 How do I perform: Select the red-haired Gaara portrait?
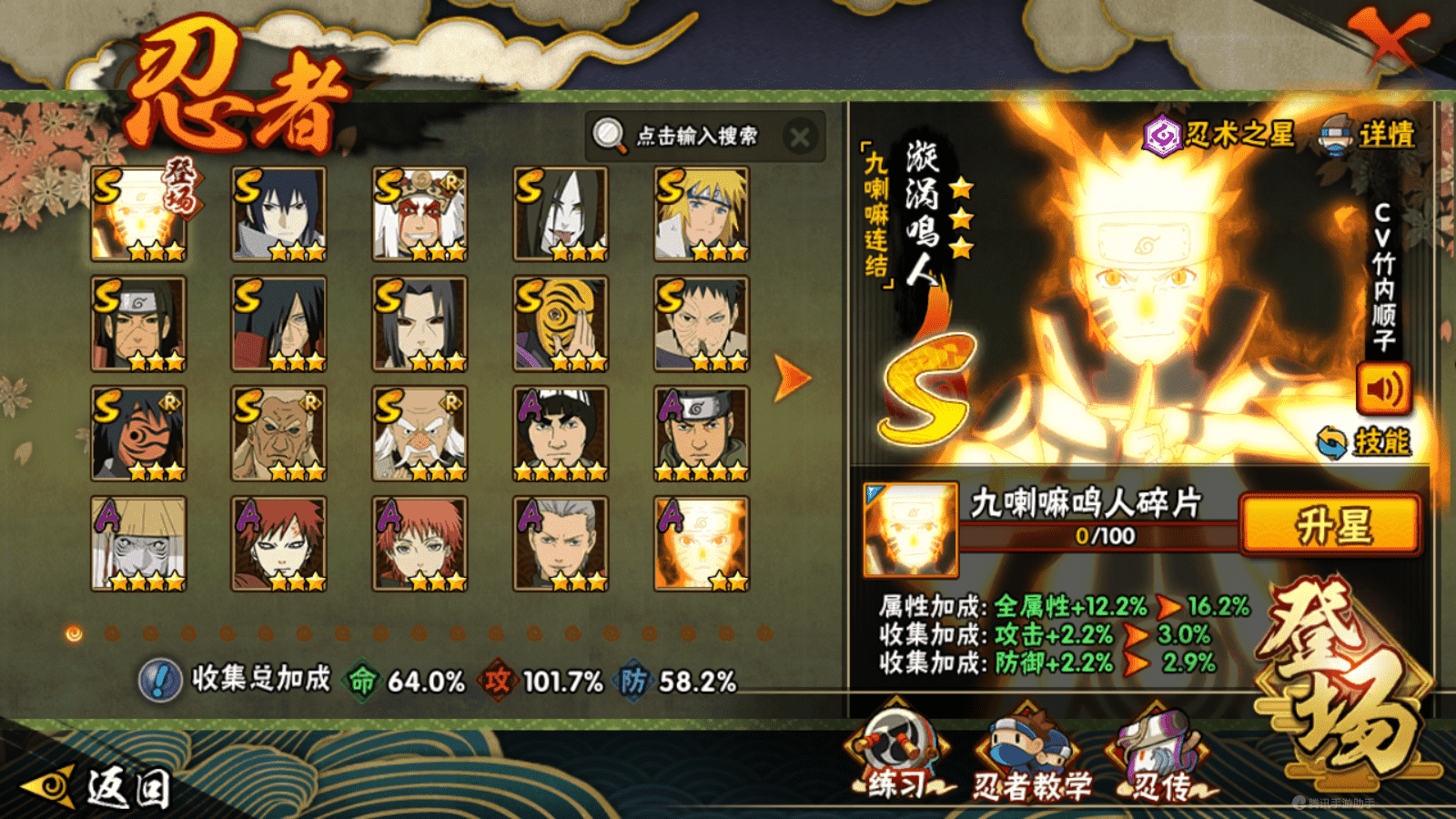[278, 543]
